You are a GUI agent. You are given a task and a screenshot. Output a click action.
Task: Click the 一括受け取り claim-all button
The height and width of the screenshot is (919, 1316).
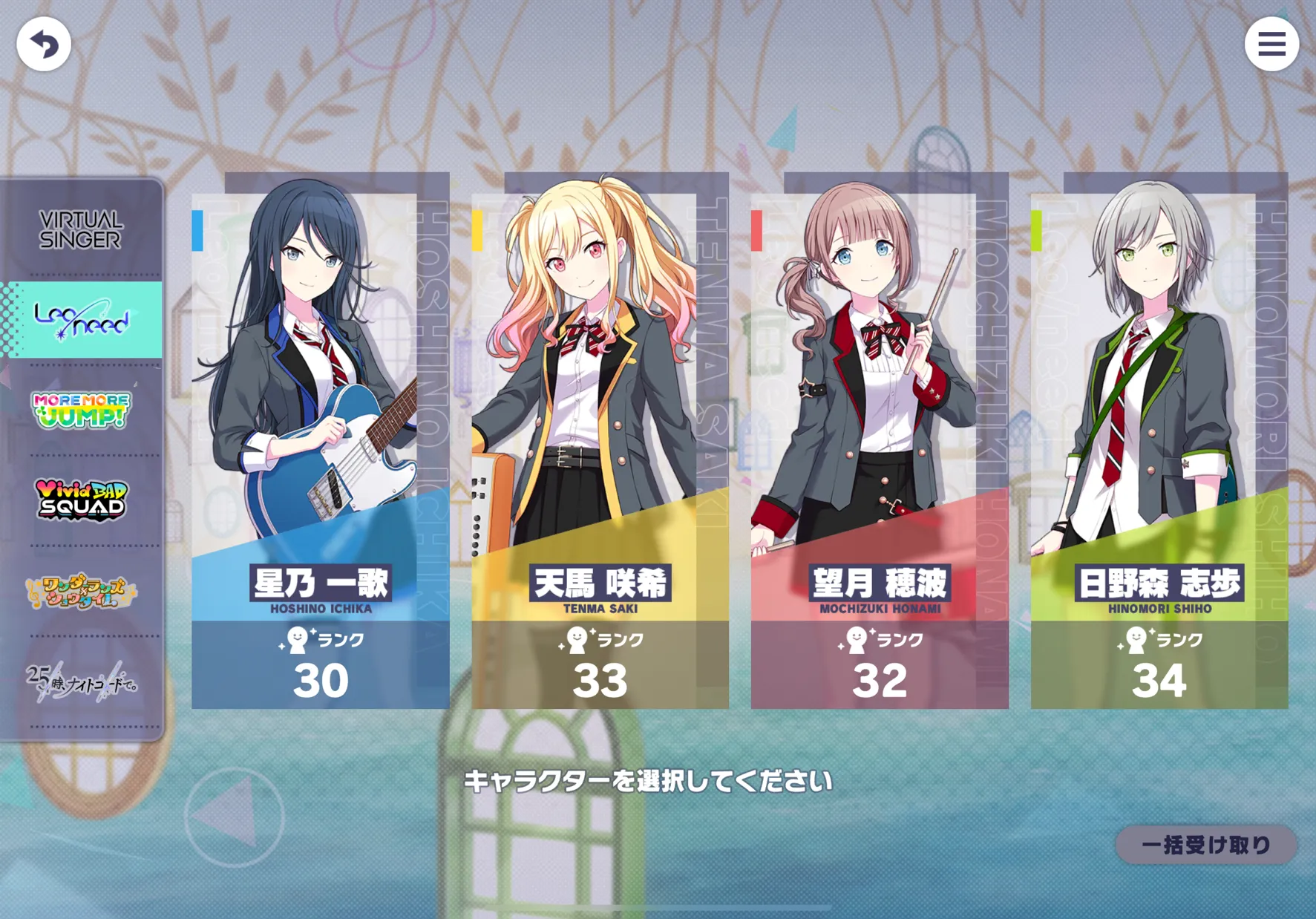[1205, 845]
